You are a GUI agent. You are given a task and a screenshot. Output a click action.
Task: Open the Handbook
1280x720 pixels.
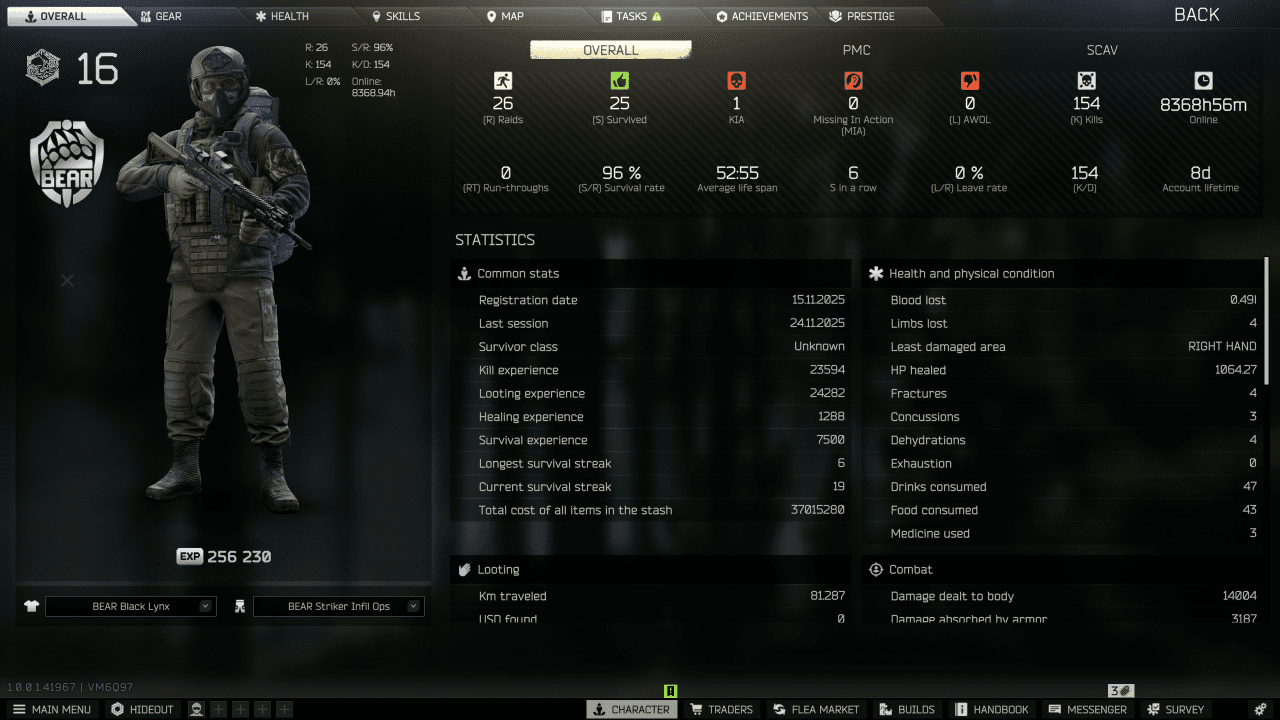coord(992,709)
